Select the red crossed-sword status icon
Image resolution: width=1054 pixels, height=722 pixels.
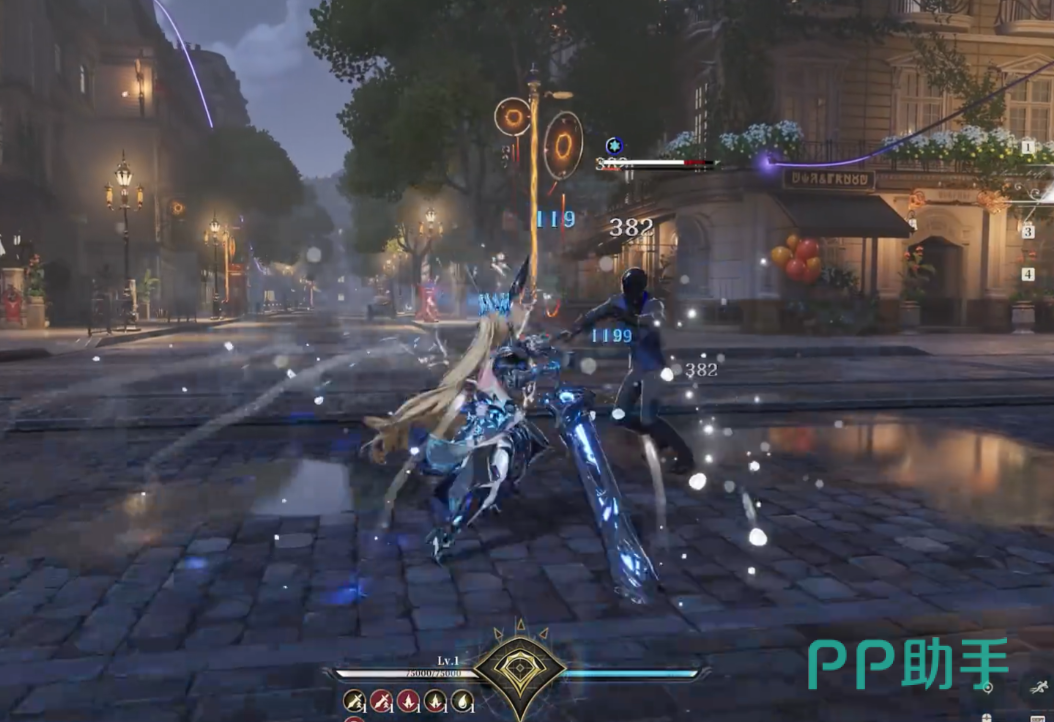click(381, 701)
